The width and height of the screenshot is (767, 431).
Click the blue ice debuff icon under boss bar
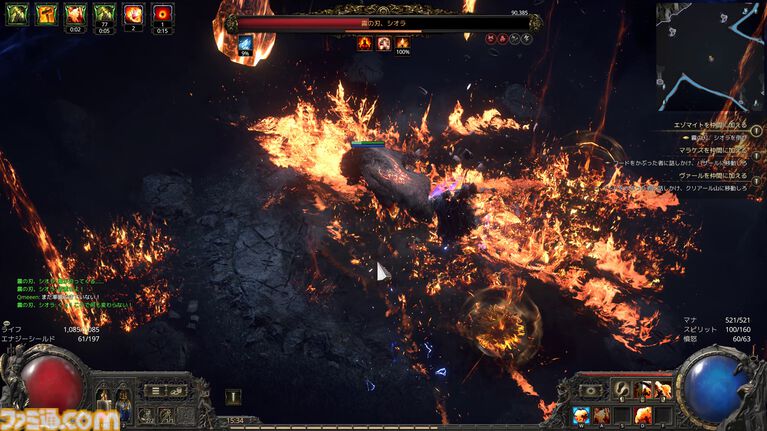[x=246, y=45]
